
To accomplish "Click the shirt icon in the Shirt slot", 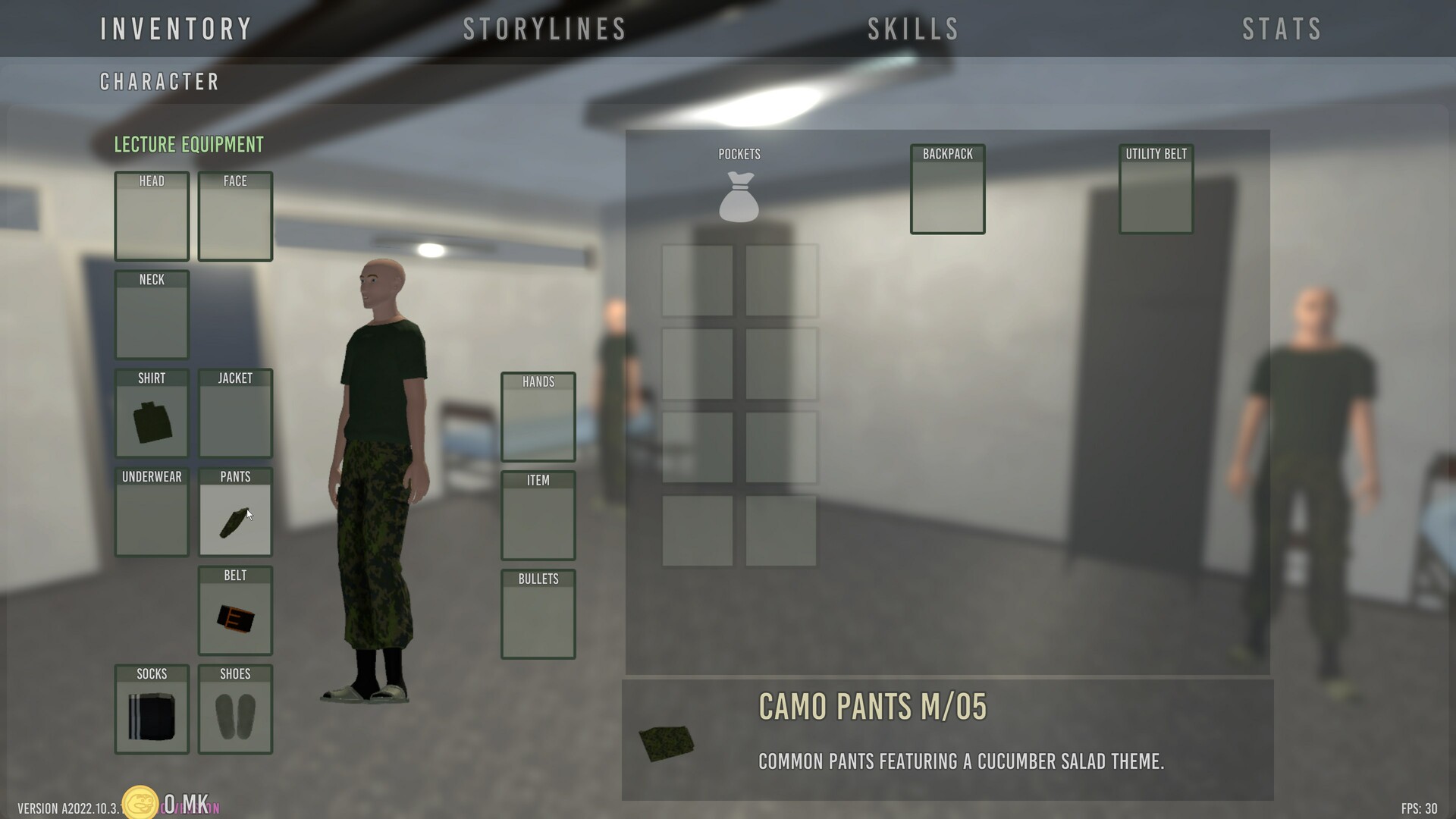I will [x=151, y=420].
